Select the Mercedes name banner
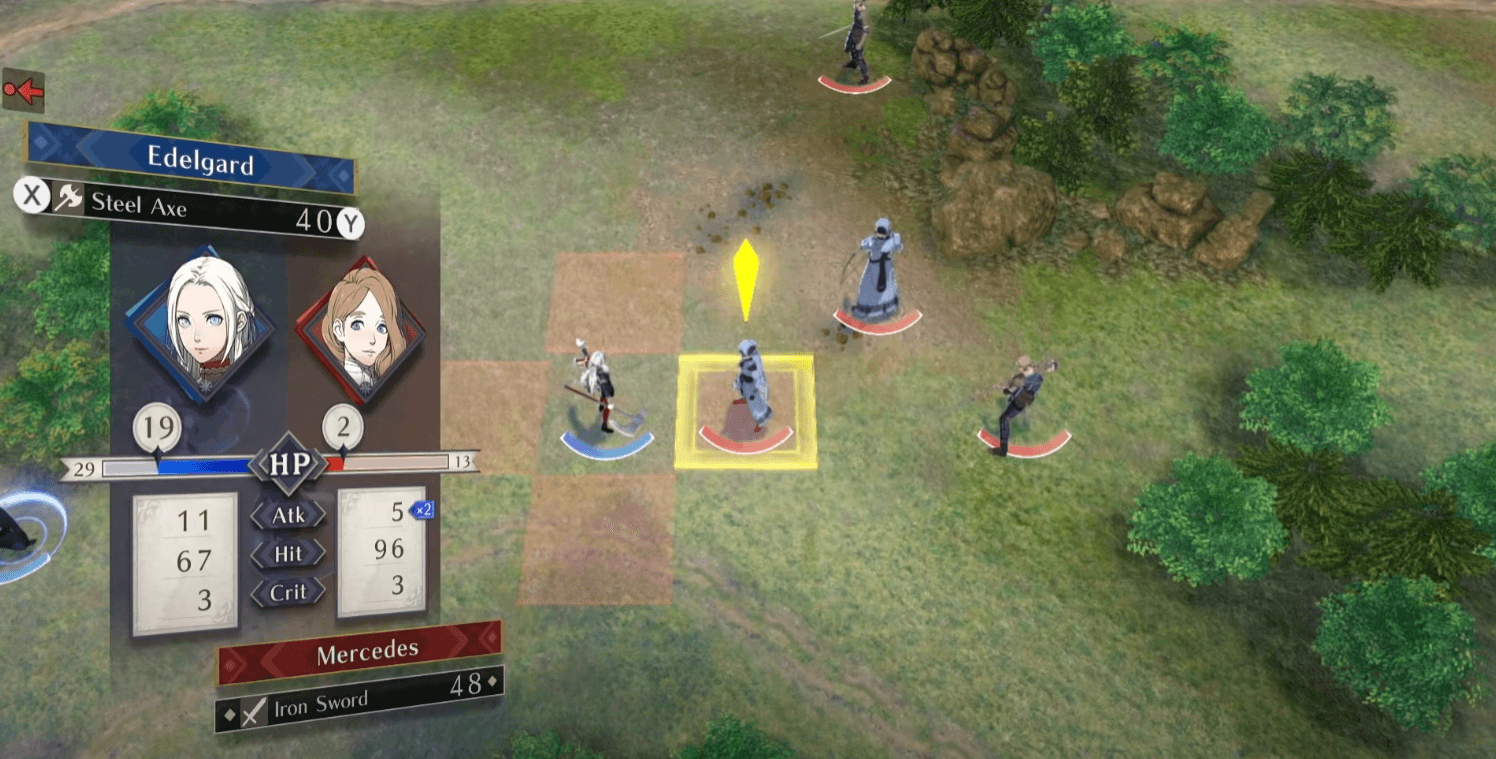Screen dimensions: 1496x759 366,649
